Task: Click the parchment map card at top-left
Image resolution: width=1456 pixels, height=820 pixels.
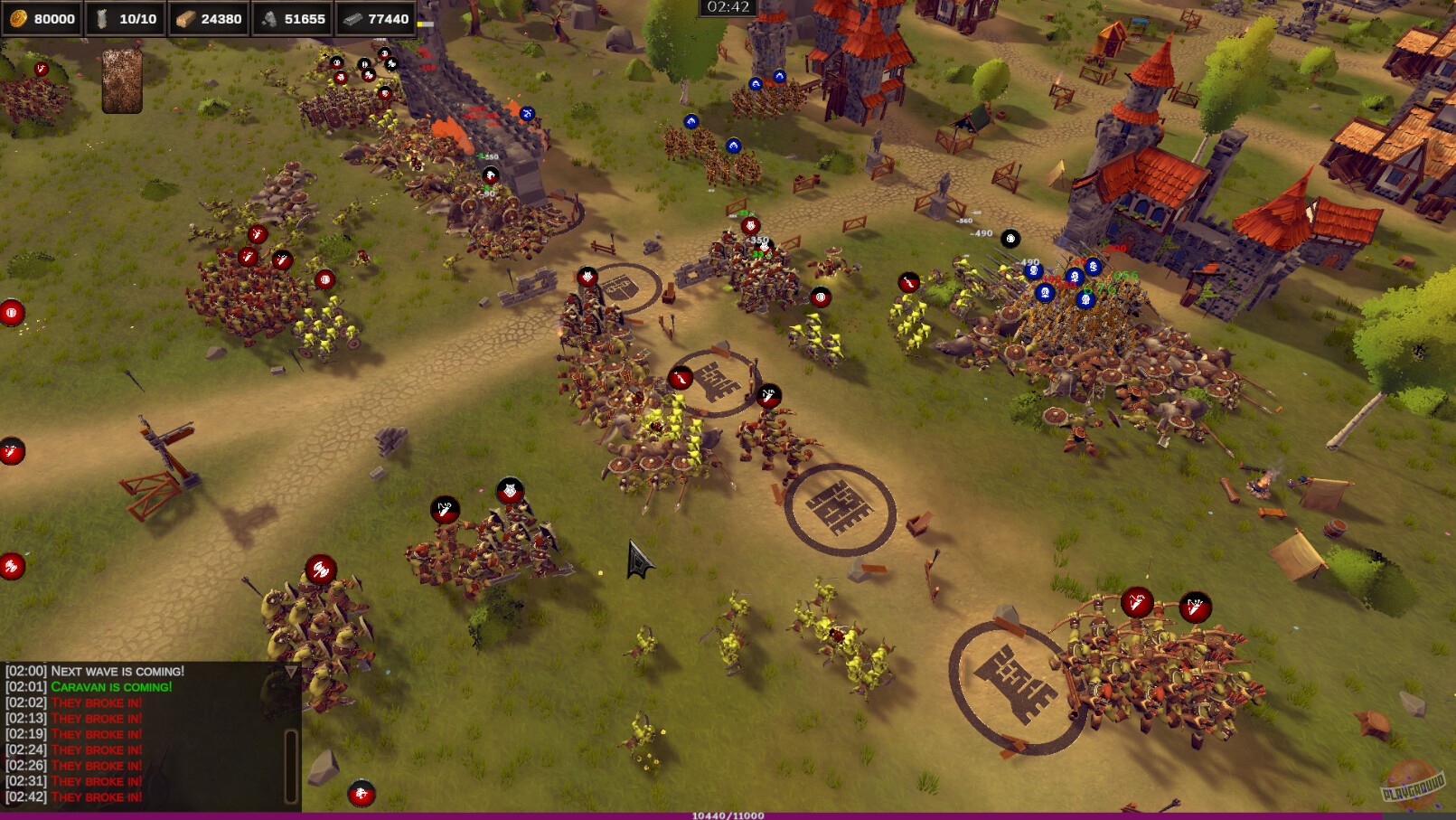Action: (121, 81)
